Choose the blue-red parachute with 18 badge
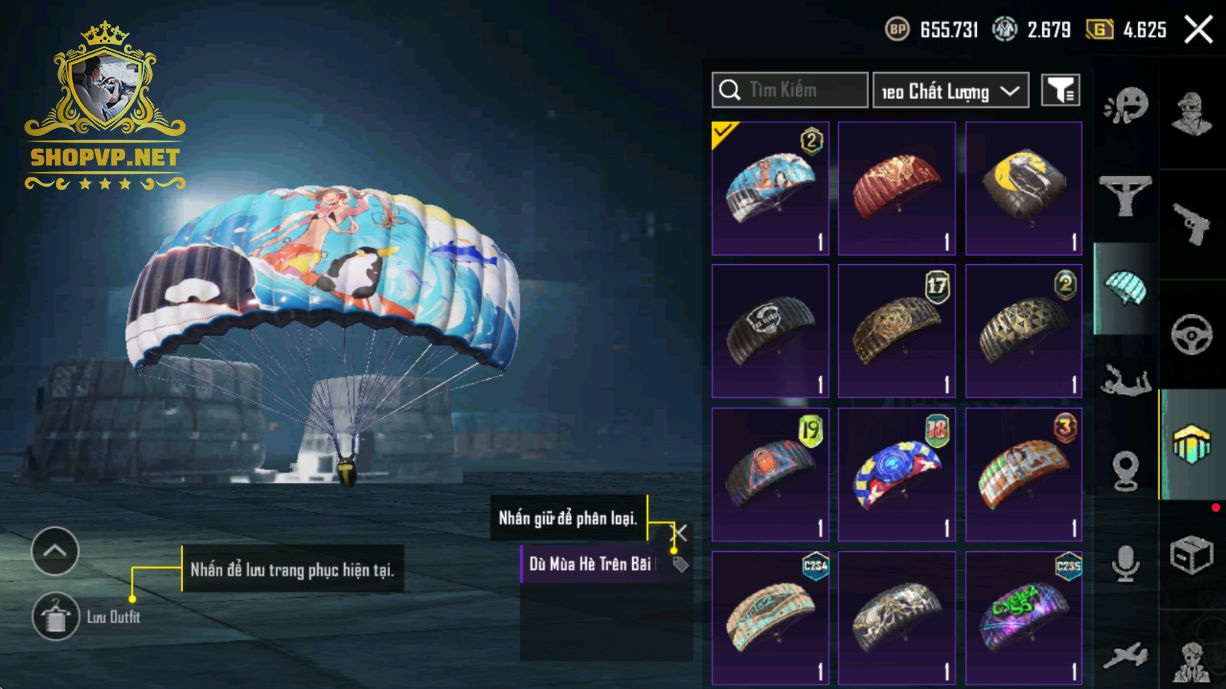This screenshot has height=689, width=1226. click(897, 474)
